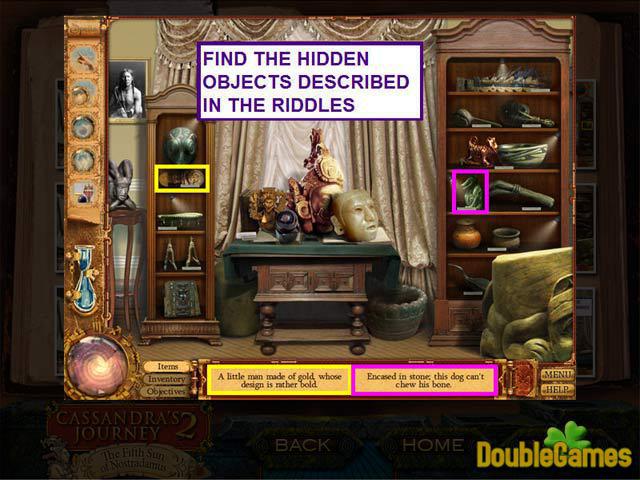Select the little gold man riddle
The width and height of the screenshot is (640, 480).
pos(278,380)
